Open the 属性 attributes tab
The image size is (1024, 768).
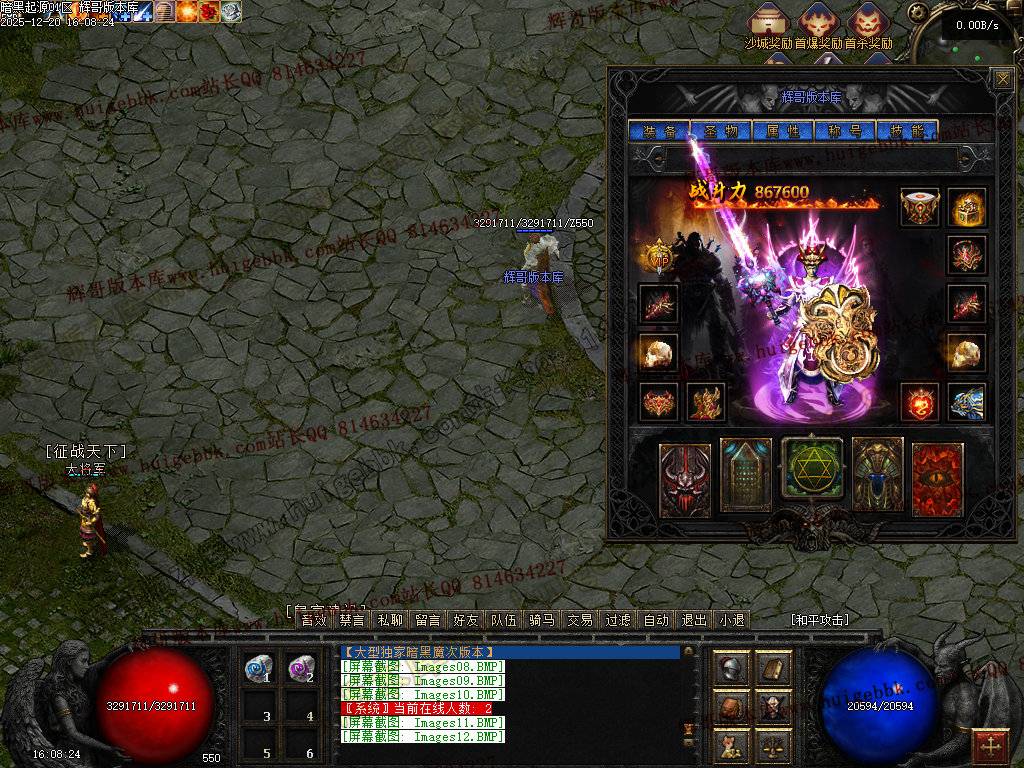tap(783, 131)
